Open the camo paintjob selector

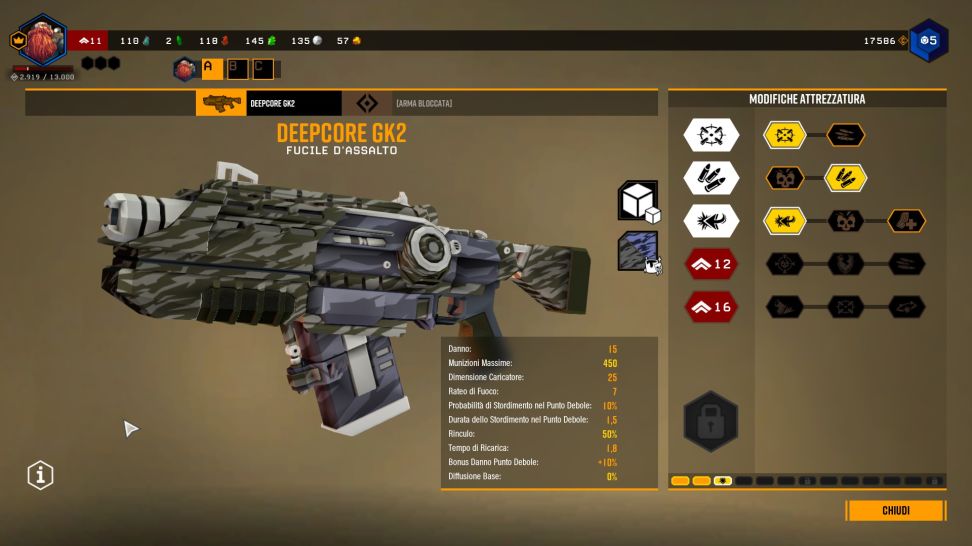637,250
